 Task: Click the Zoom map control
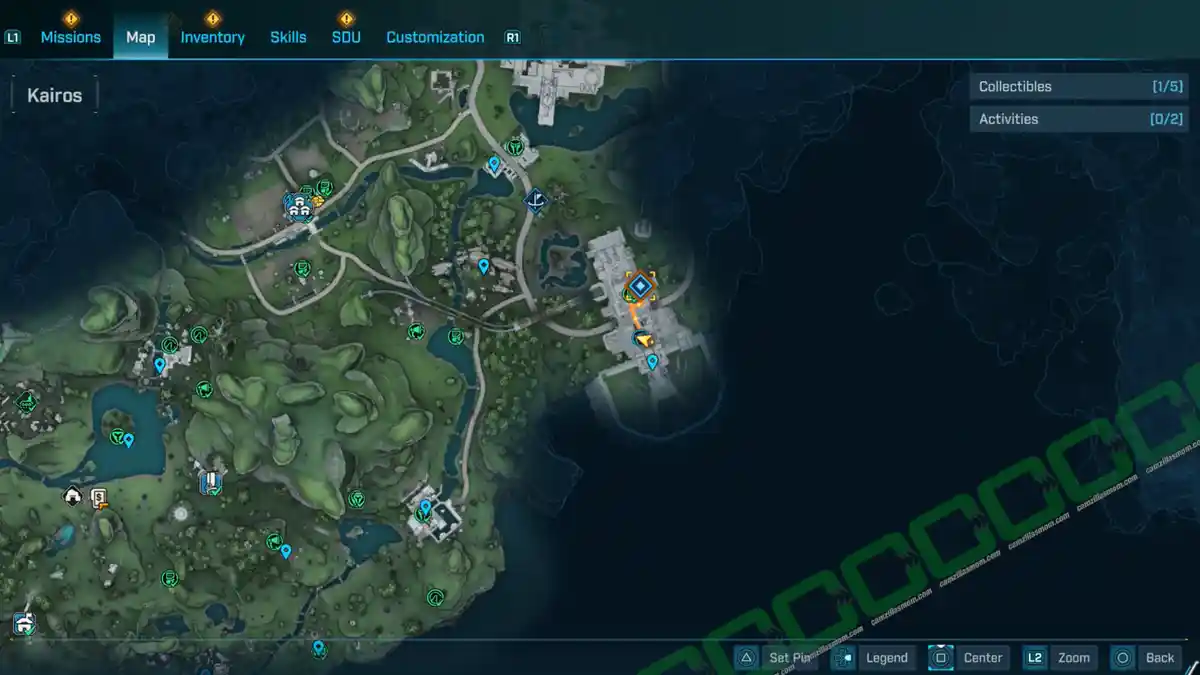[1059, 657]
